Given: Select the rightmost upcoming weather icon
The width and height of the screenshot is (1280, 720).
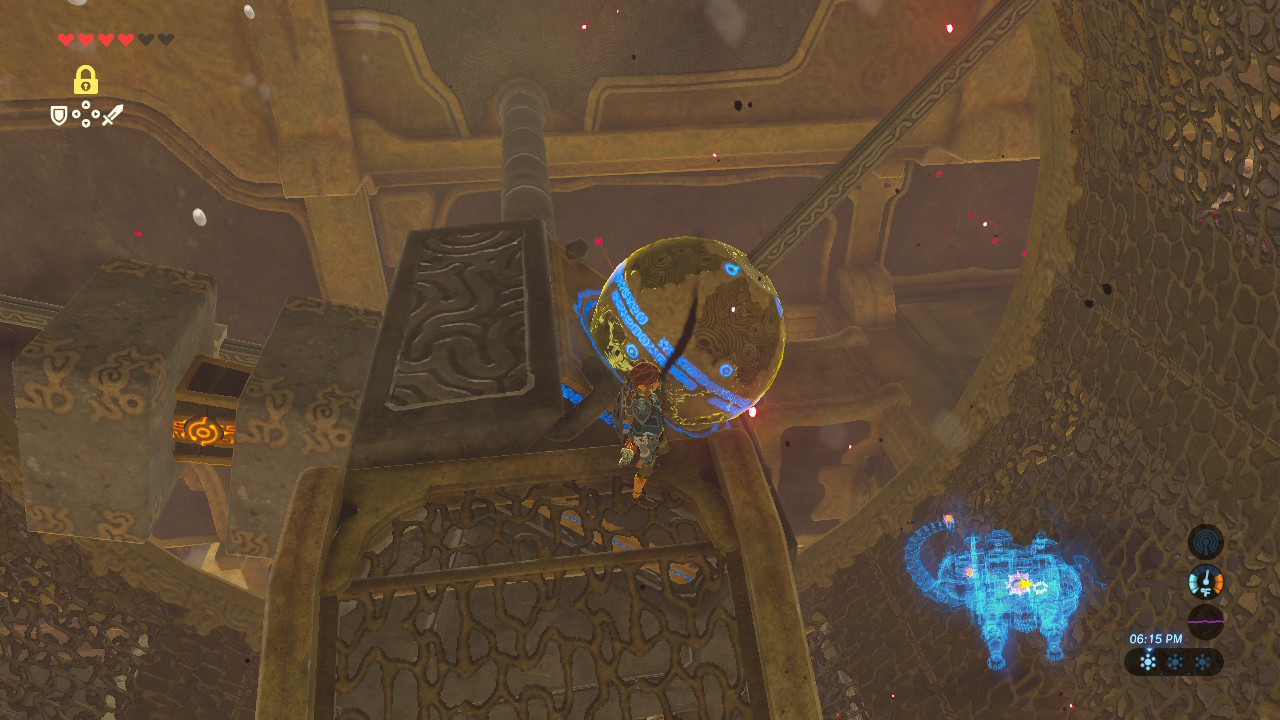Looking at the screenshot, I should pyautogui.click(x=1203, y=661).
